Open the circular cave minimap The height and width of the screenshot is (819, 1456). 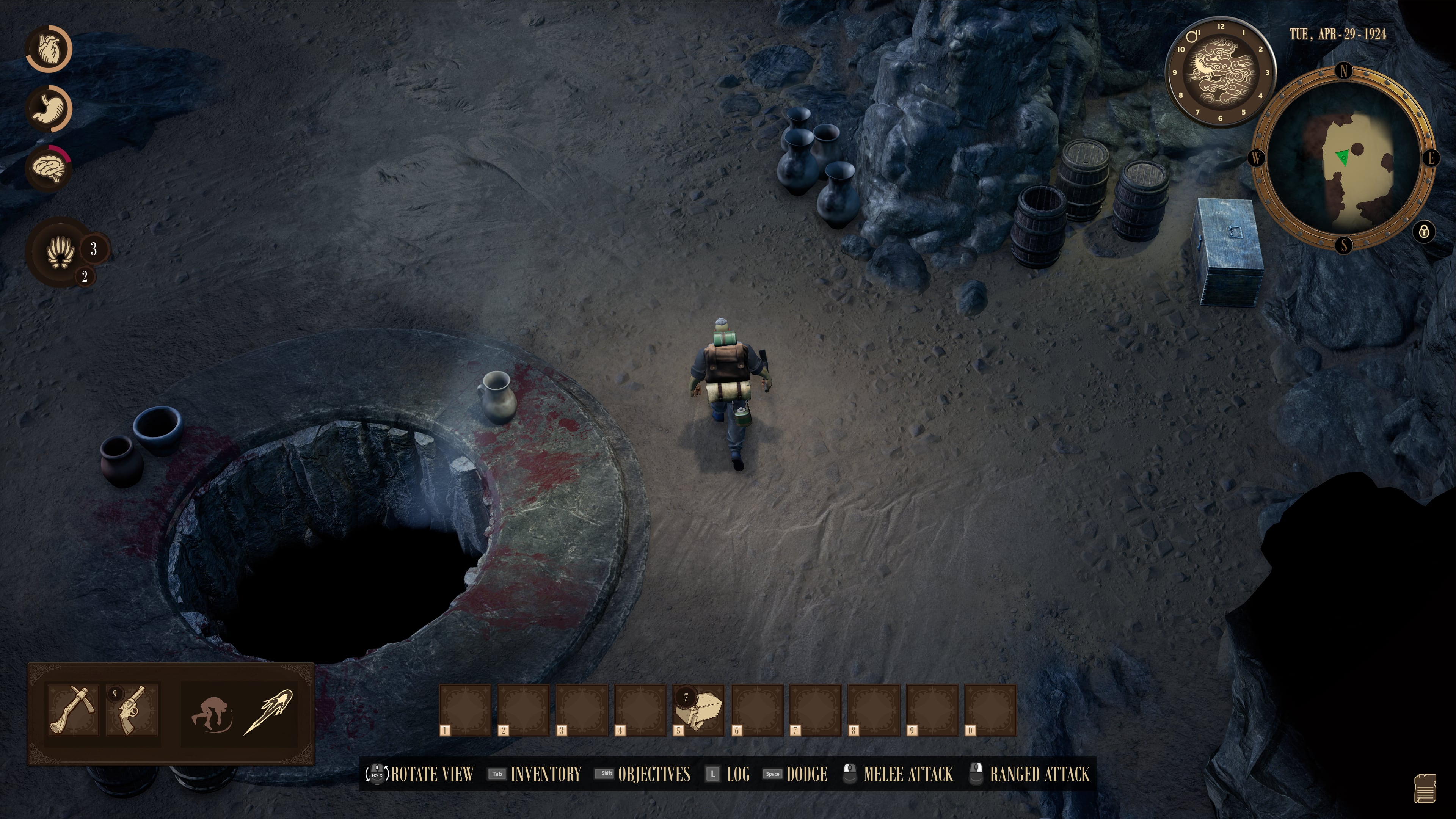tap(1343, 158)
